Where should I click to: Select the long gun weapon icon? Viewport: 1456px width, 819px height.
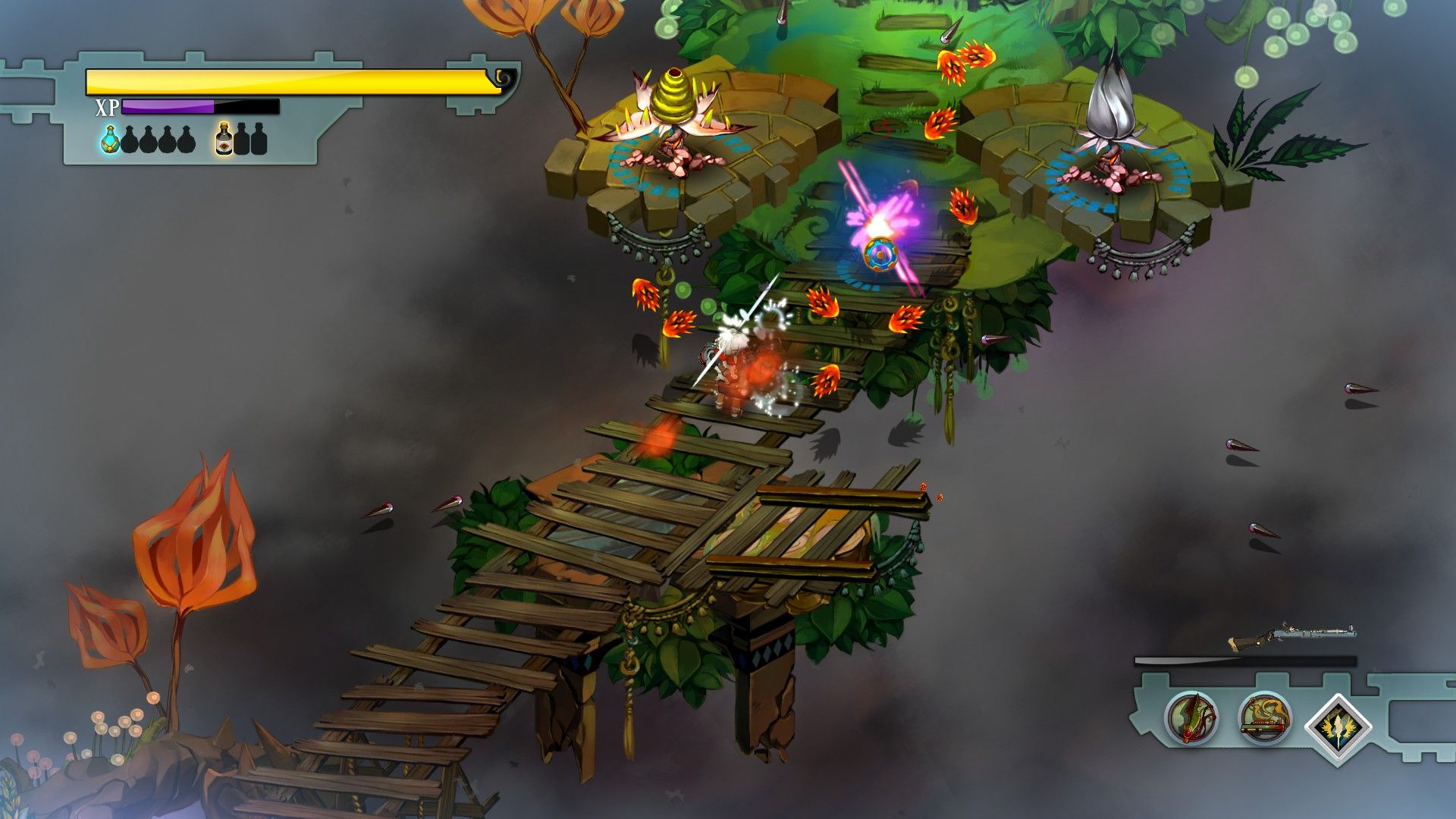(x=1264, y=717)
